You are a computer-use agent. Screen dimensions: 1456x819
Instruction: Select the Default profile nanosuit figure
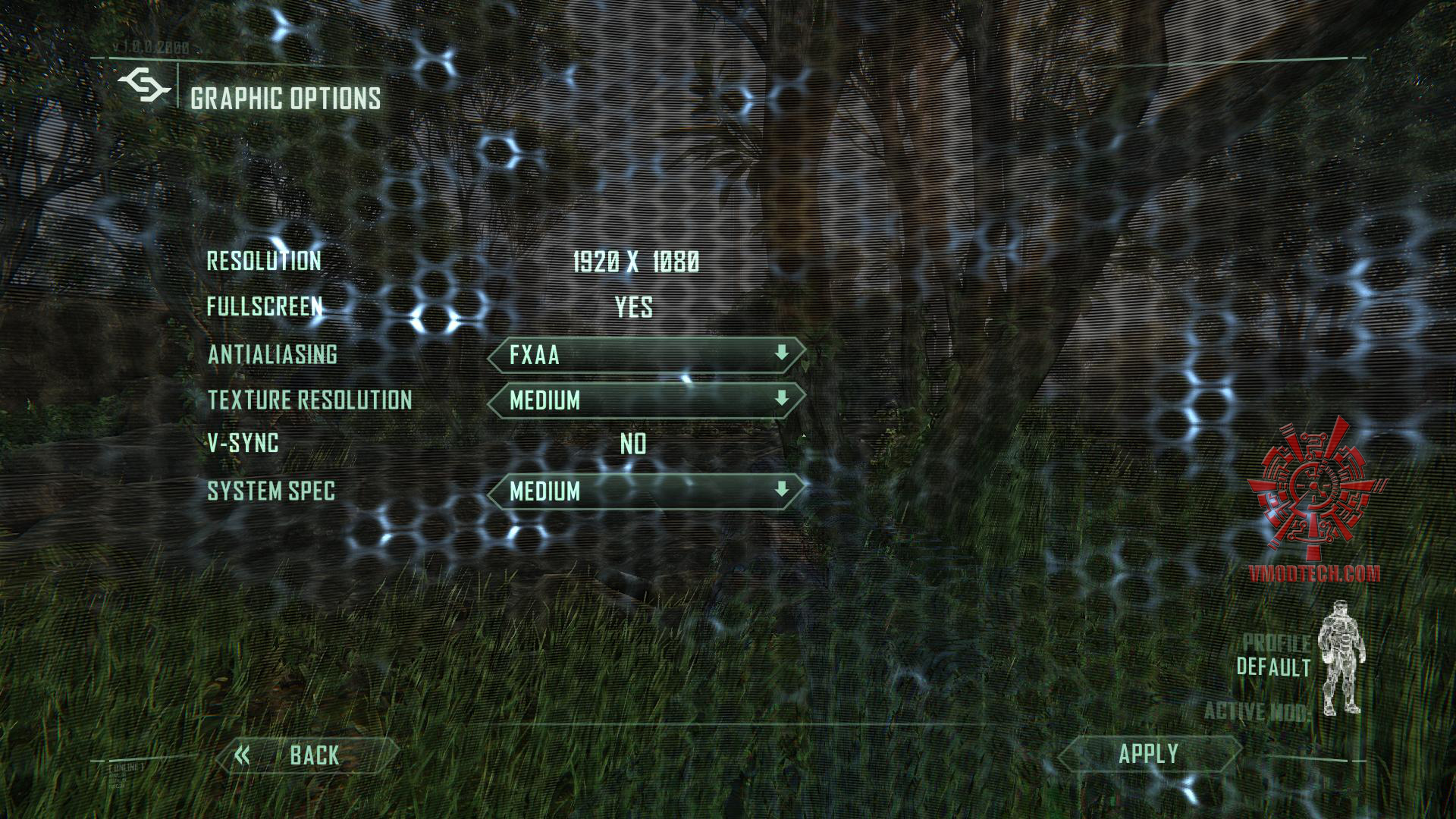click(x=1341, y=658)
